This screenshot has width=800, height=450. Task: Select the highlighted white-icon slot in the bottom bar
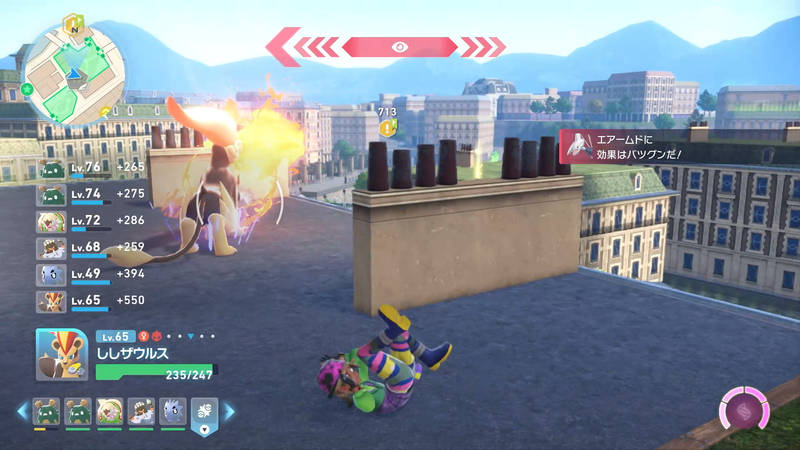coord(204,411)
